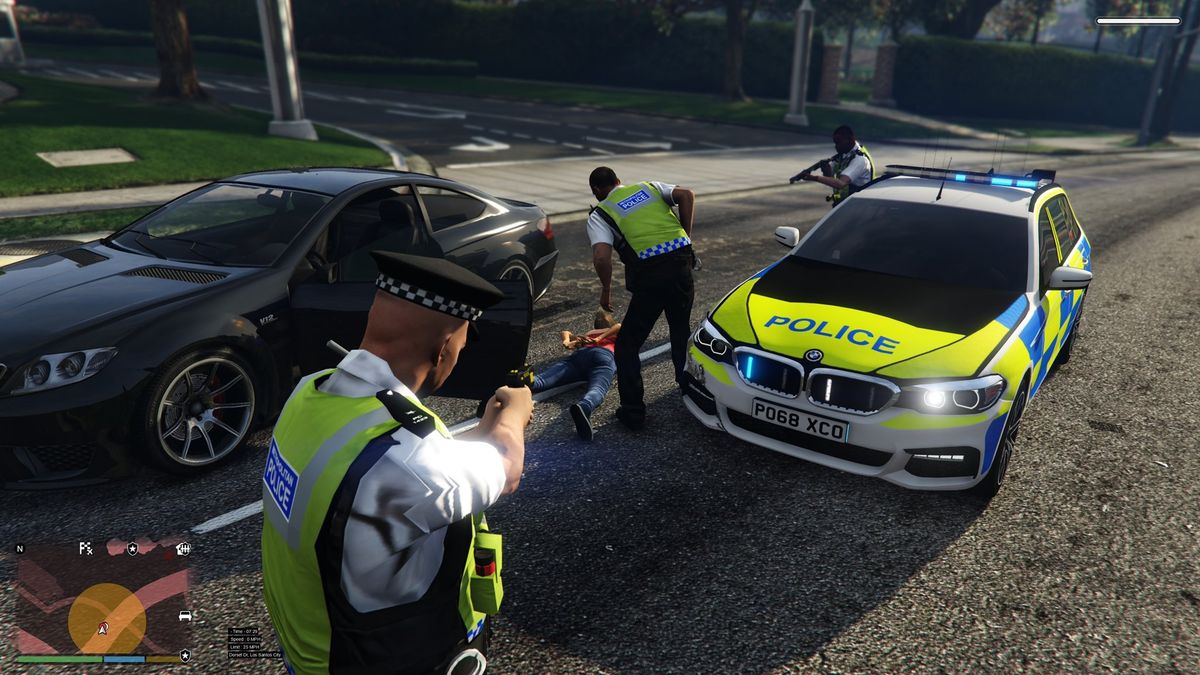
Task: Select the north compass marker on minimap
Action: [x=20, y=549]
